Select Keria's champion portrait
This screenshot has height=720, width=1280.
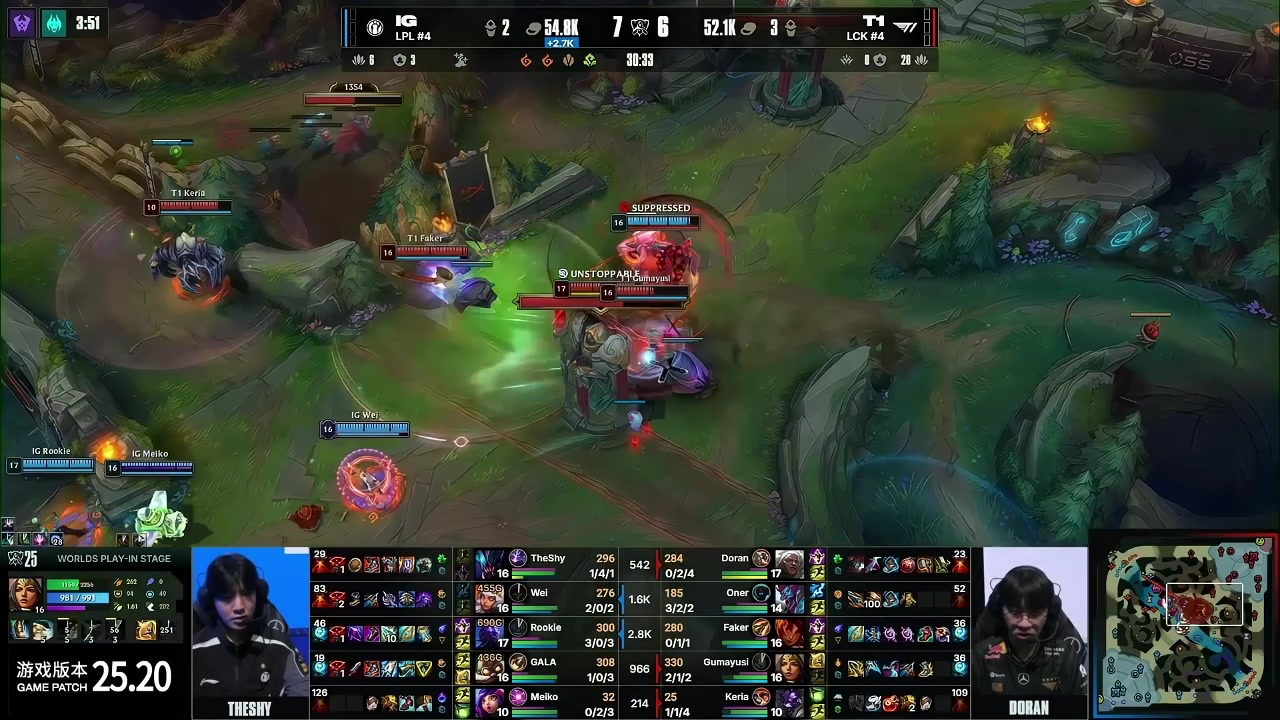click(x=789, y=702)
